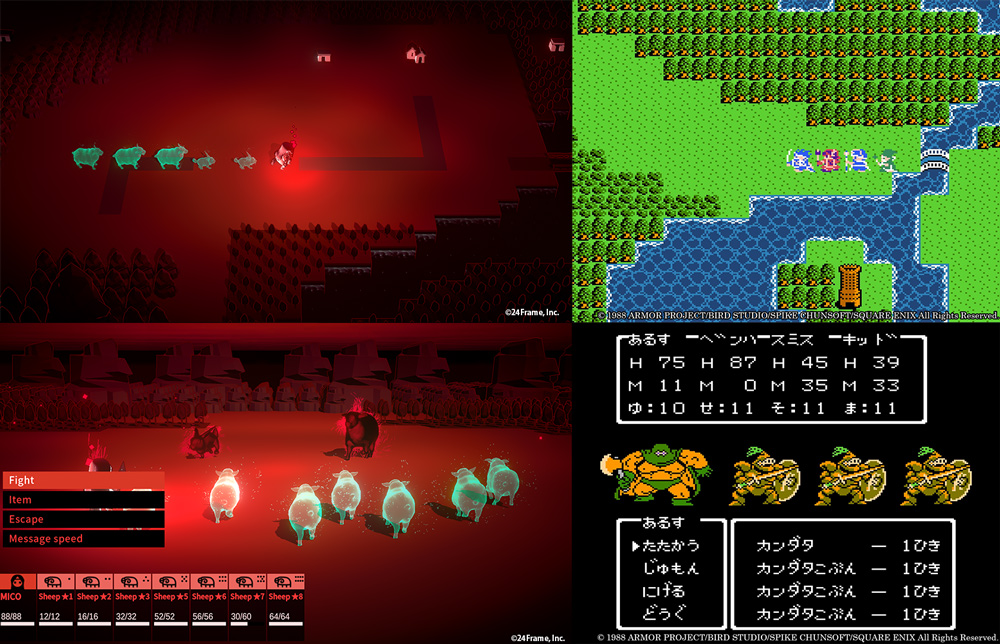This screenshot has width=1000, height=644.
Task: Select the Sheep ★1 party panel
Action: [x=56, y=602]
